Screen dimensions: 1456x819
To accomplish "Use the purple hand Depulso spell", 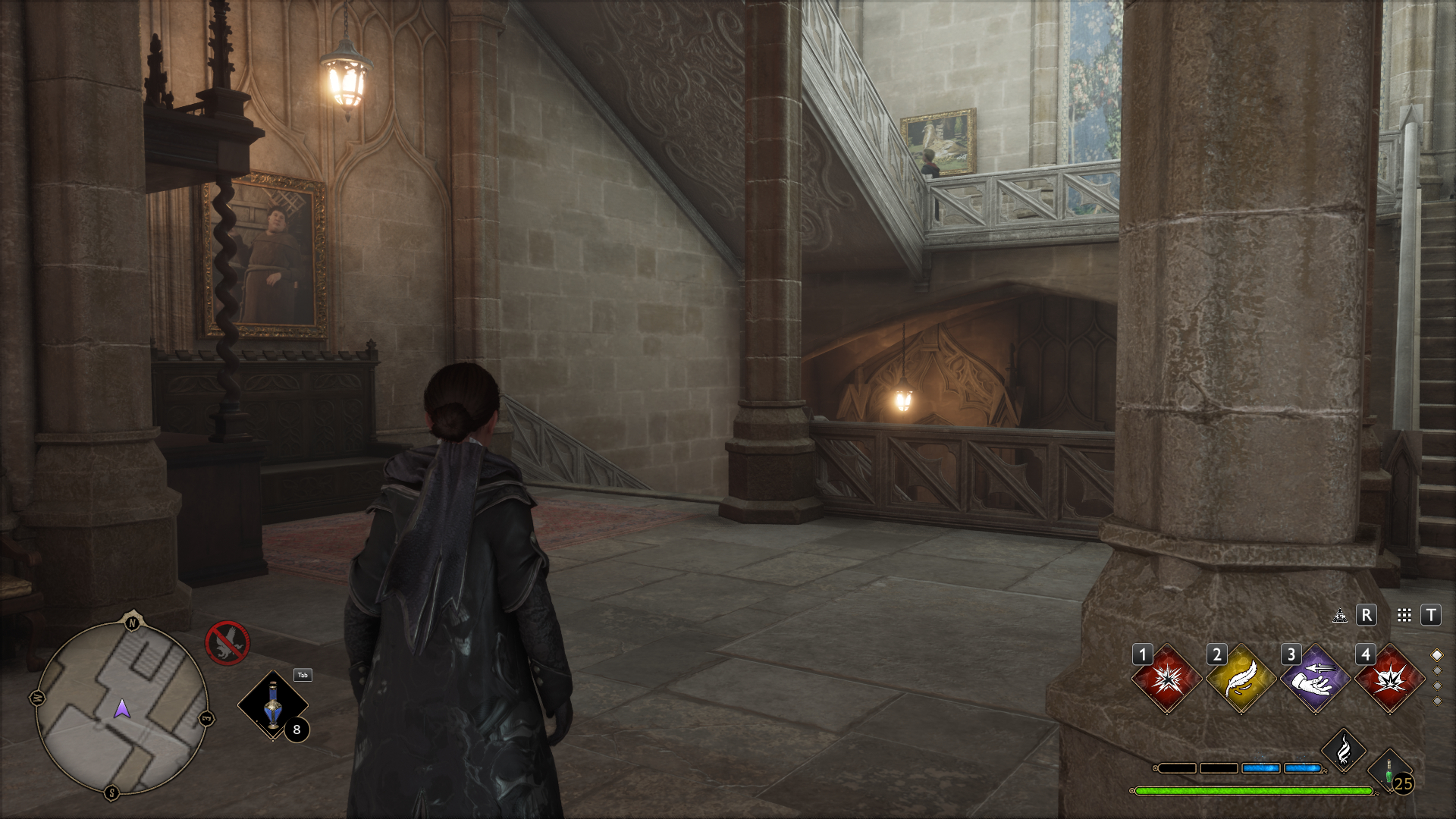I will pyautogui.click(x=1315, y=679).
